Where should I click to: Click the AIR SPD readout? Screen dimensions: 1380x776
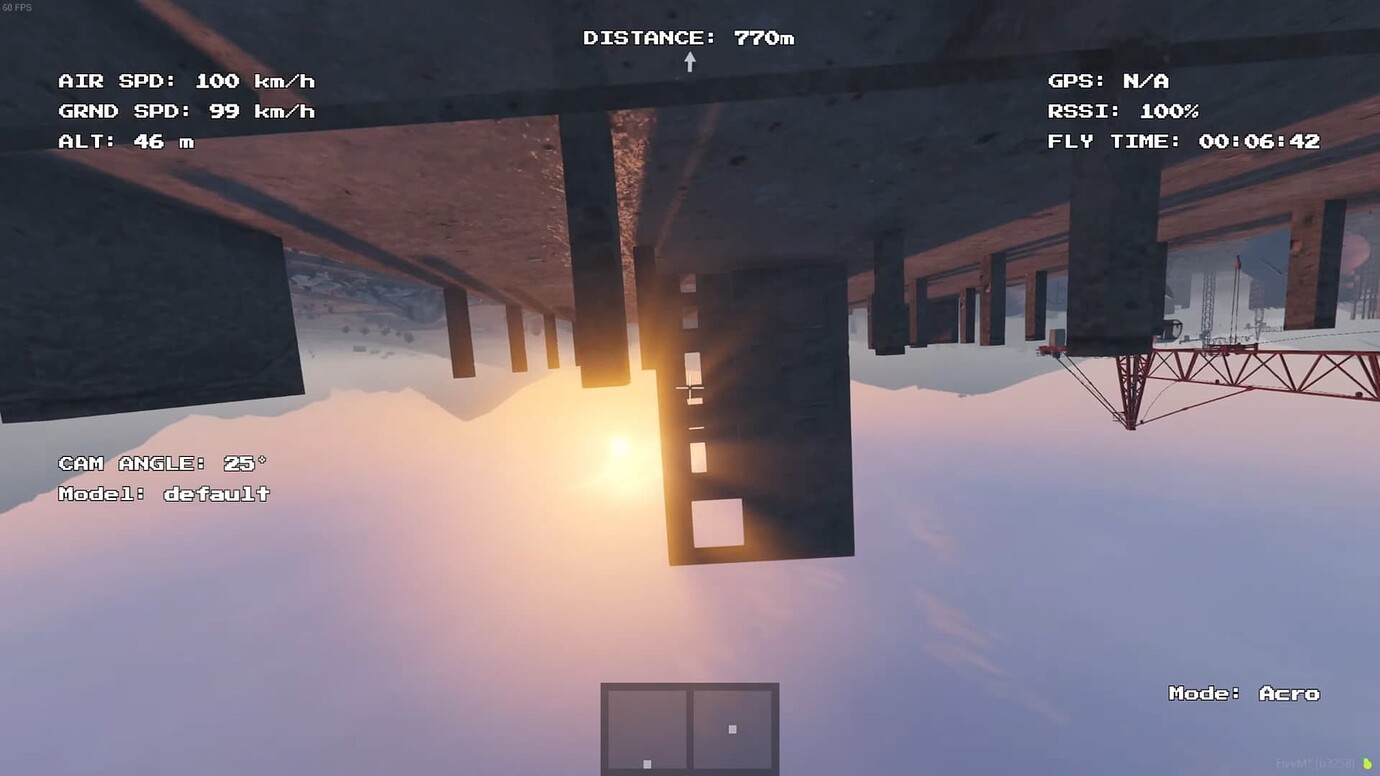[187, 81]
